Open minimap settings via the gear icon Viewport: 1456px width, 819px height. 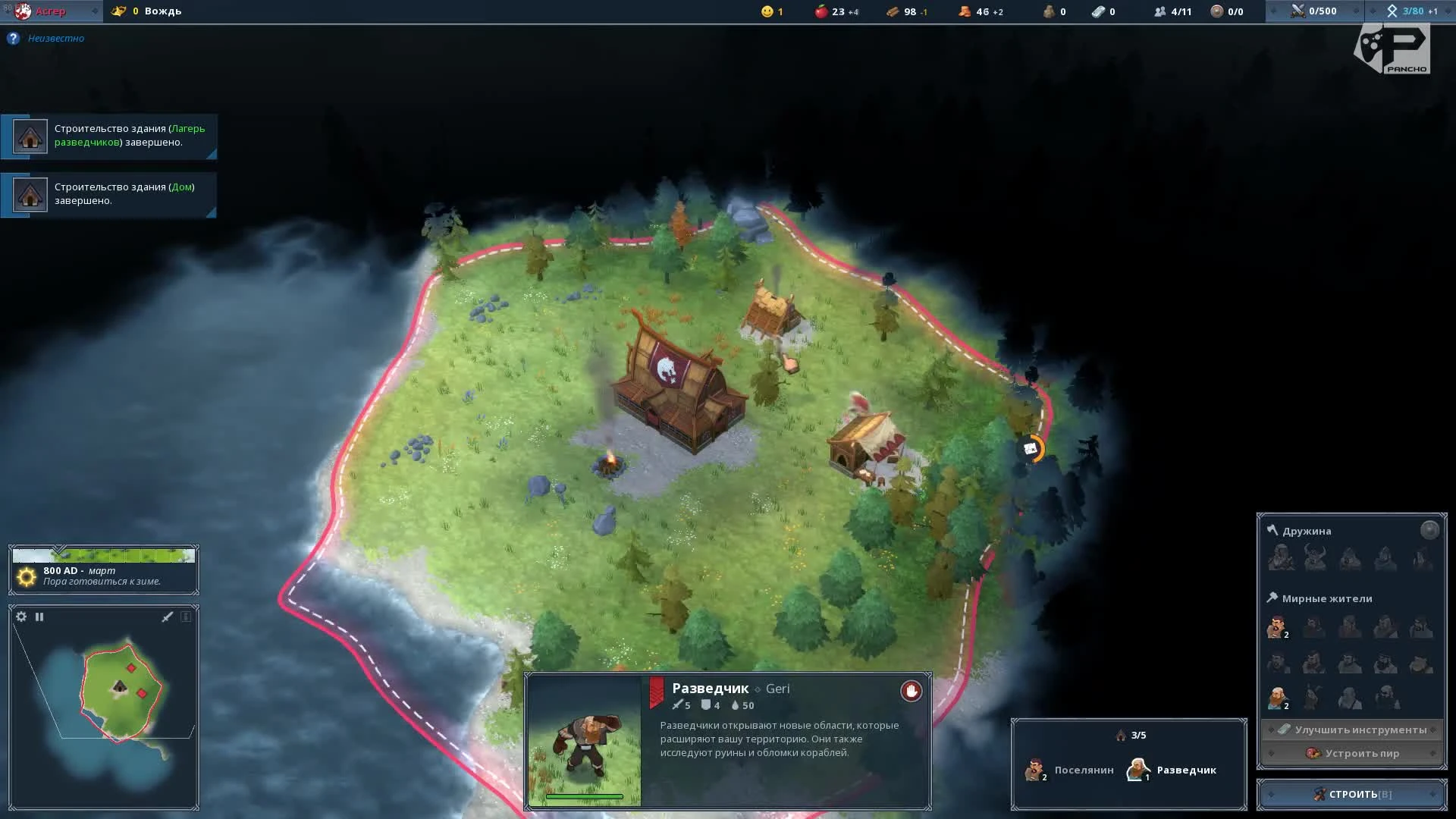pos(20,617)
